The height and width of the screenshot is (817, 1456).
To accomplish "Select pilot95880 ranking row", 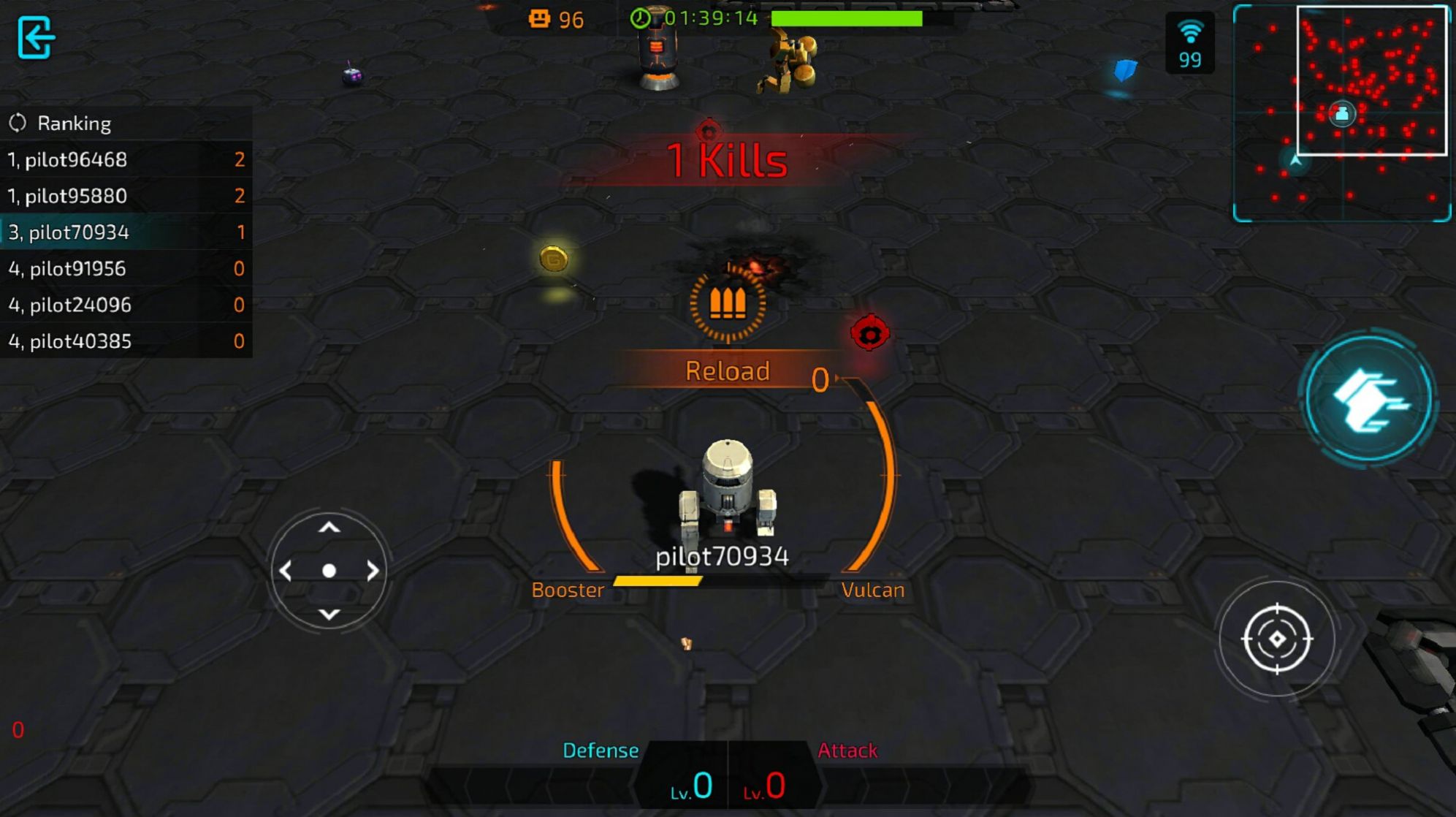I will tap(126, 196).
